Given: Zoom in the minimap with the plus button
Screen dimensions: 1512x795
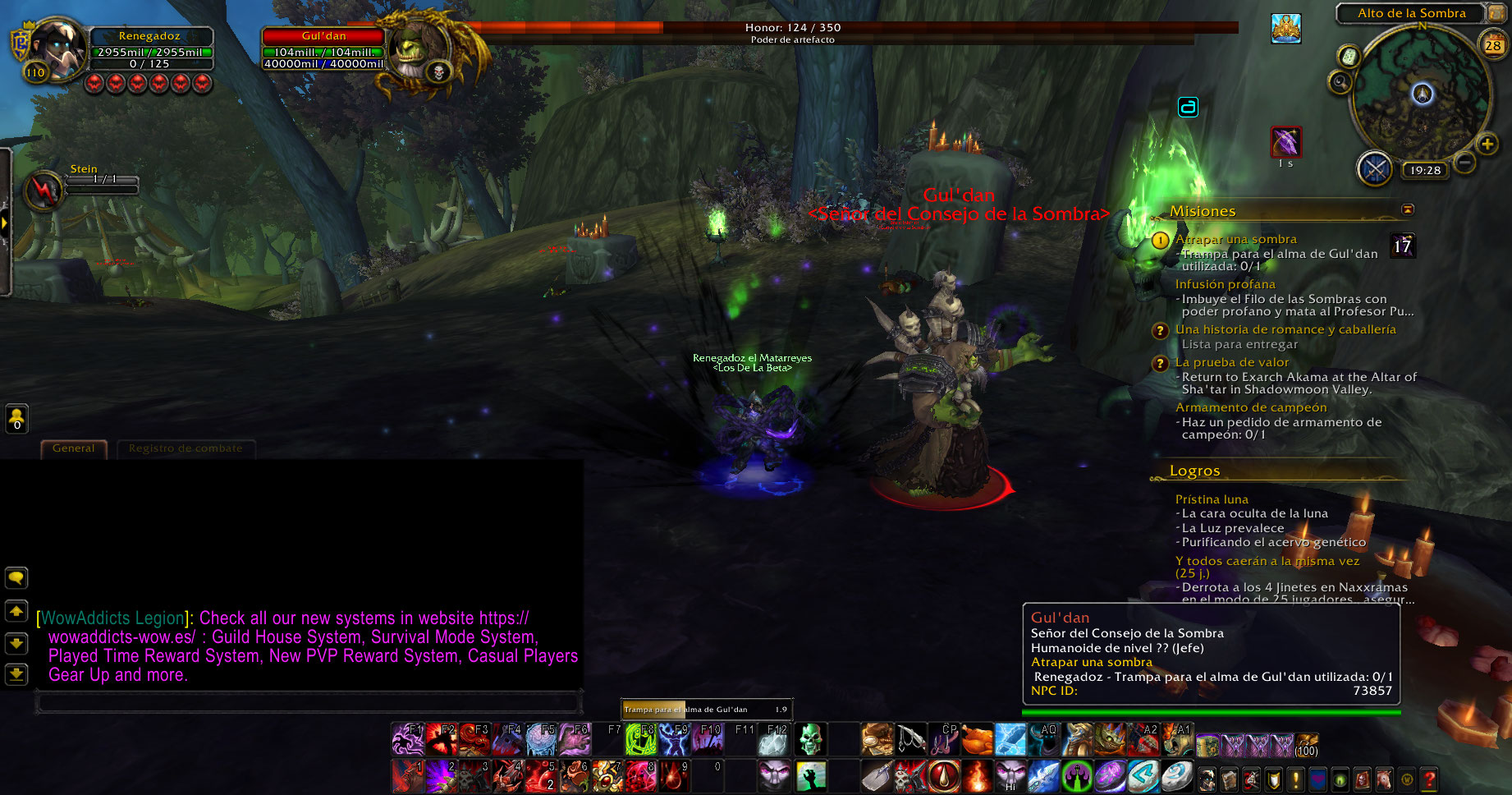Looking at the screenshot, I should click(x=1487, y=145).
